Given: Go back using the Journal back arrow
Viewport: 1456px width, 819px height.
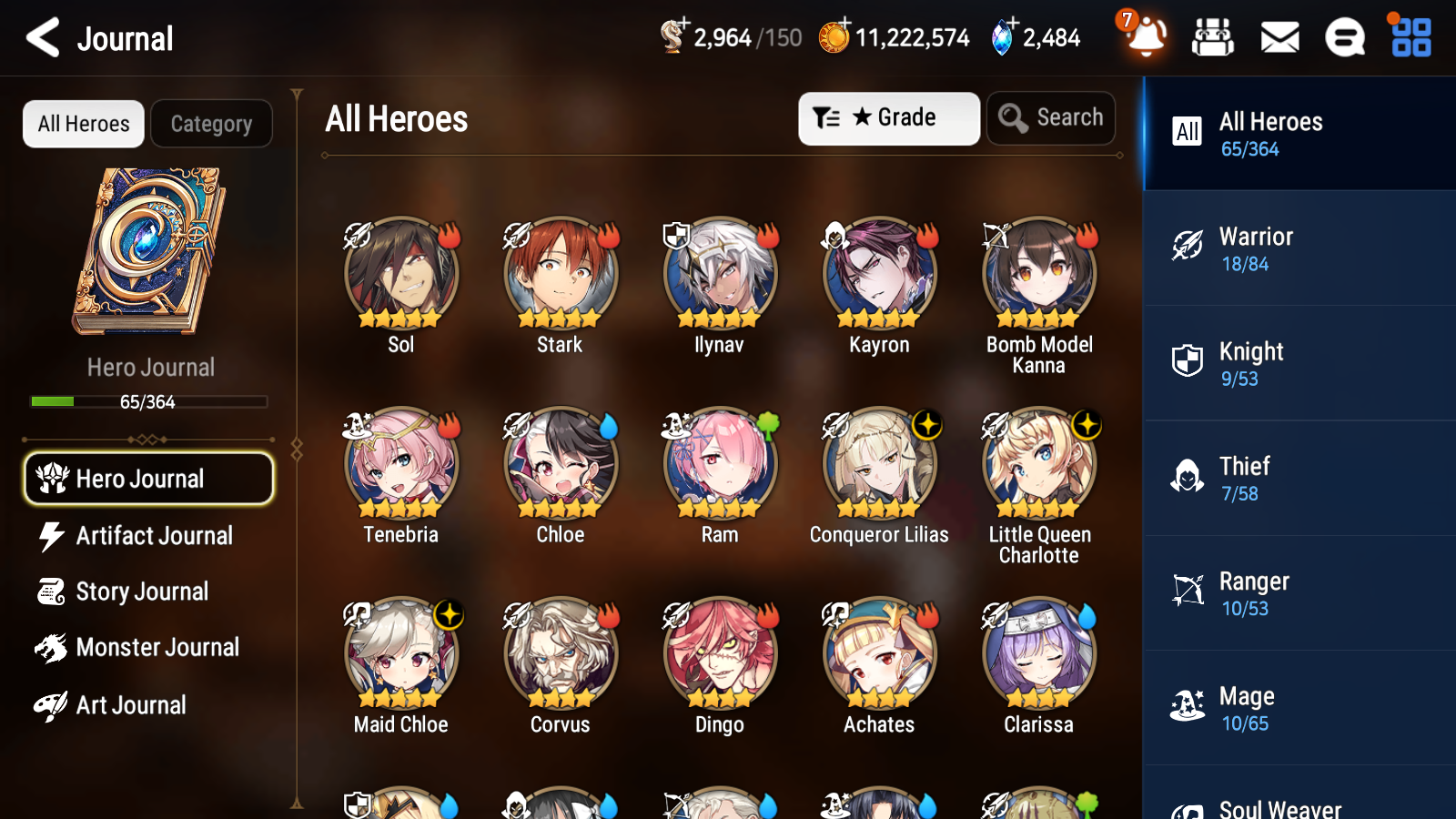Looking at the screenshot, I should pos(42,37).
